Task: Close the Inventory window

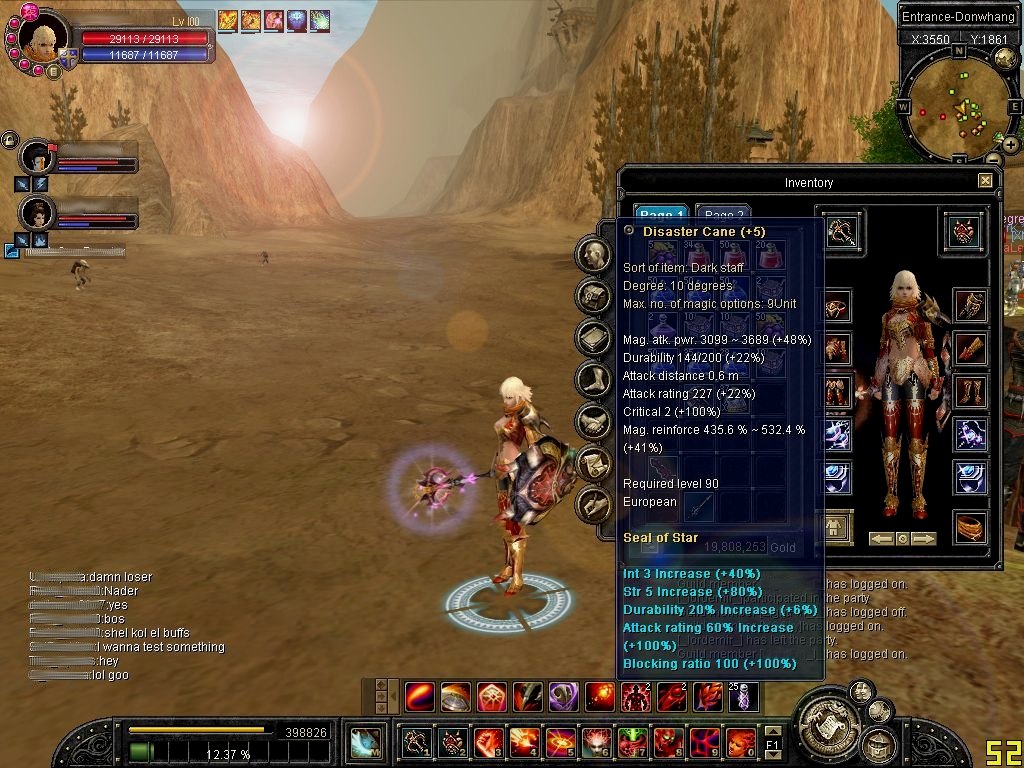Action: [985, 181]
